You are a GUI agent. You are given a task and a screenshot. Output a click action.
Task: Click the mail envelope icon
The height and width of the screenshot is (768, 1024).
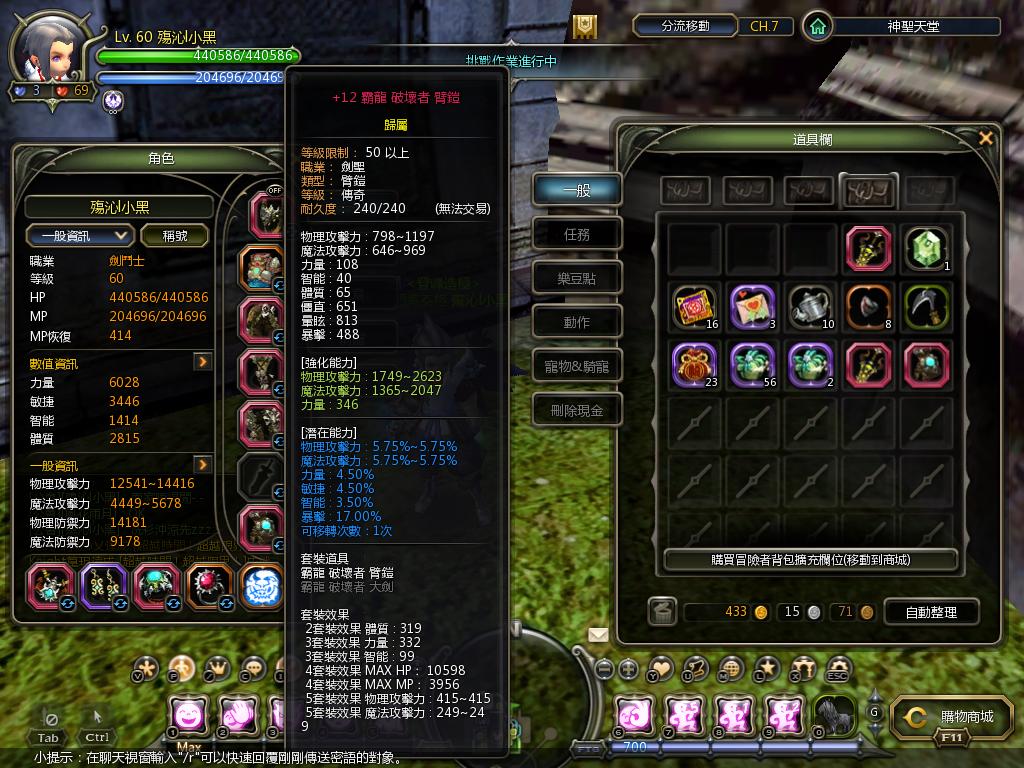click(598, 634)
